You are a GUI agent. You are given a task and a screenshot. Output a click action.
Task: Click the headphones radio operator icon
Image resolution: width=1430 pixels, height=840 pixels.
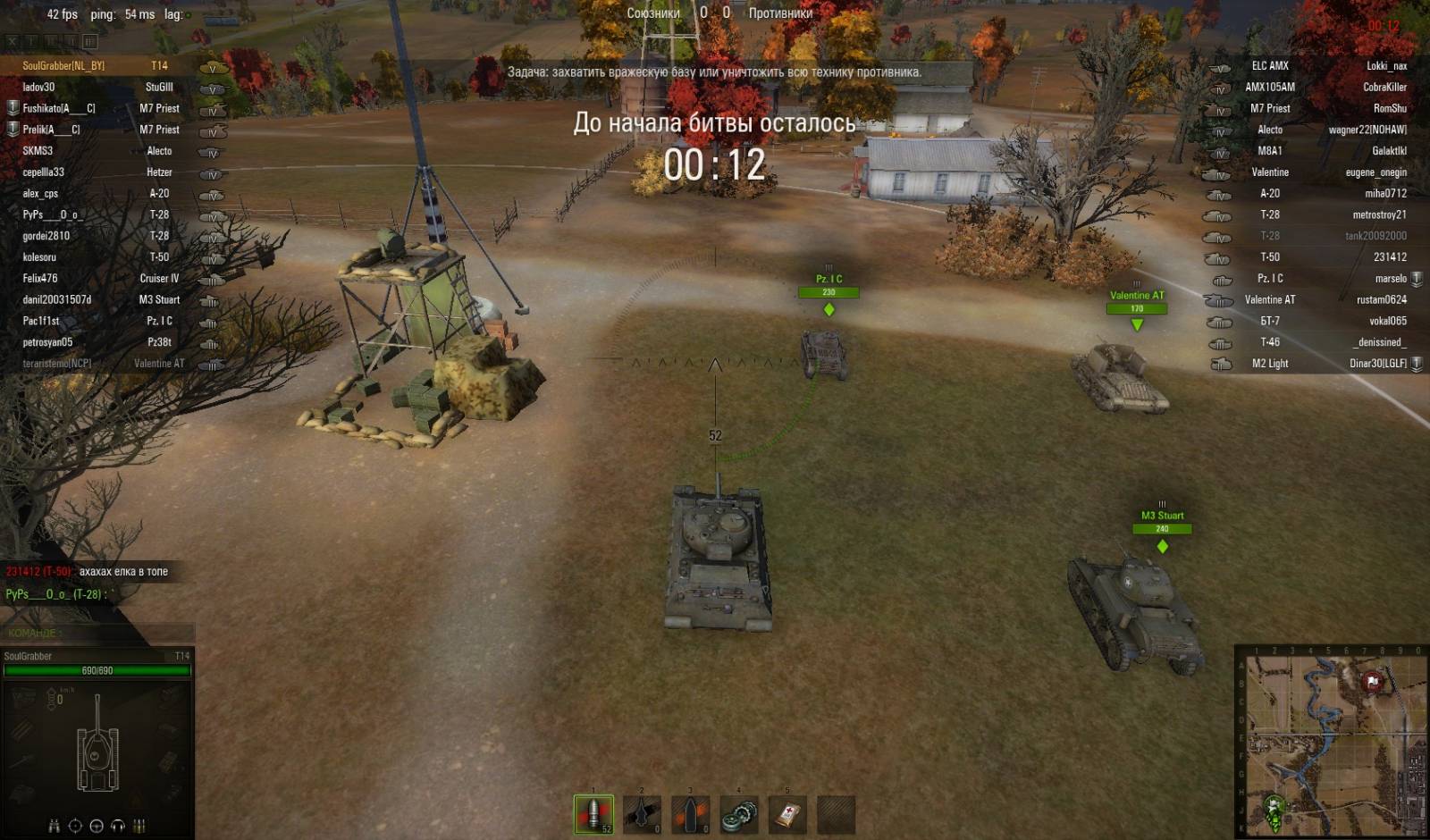pyautogui.click(x=118, y=826)
